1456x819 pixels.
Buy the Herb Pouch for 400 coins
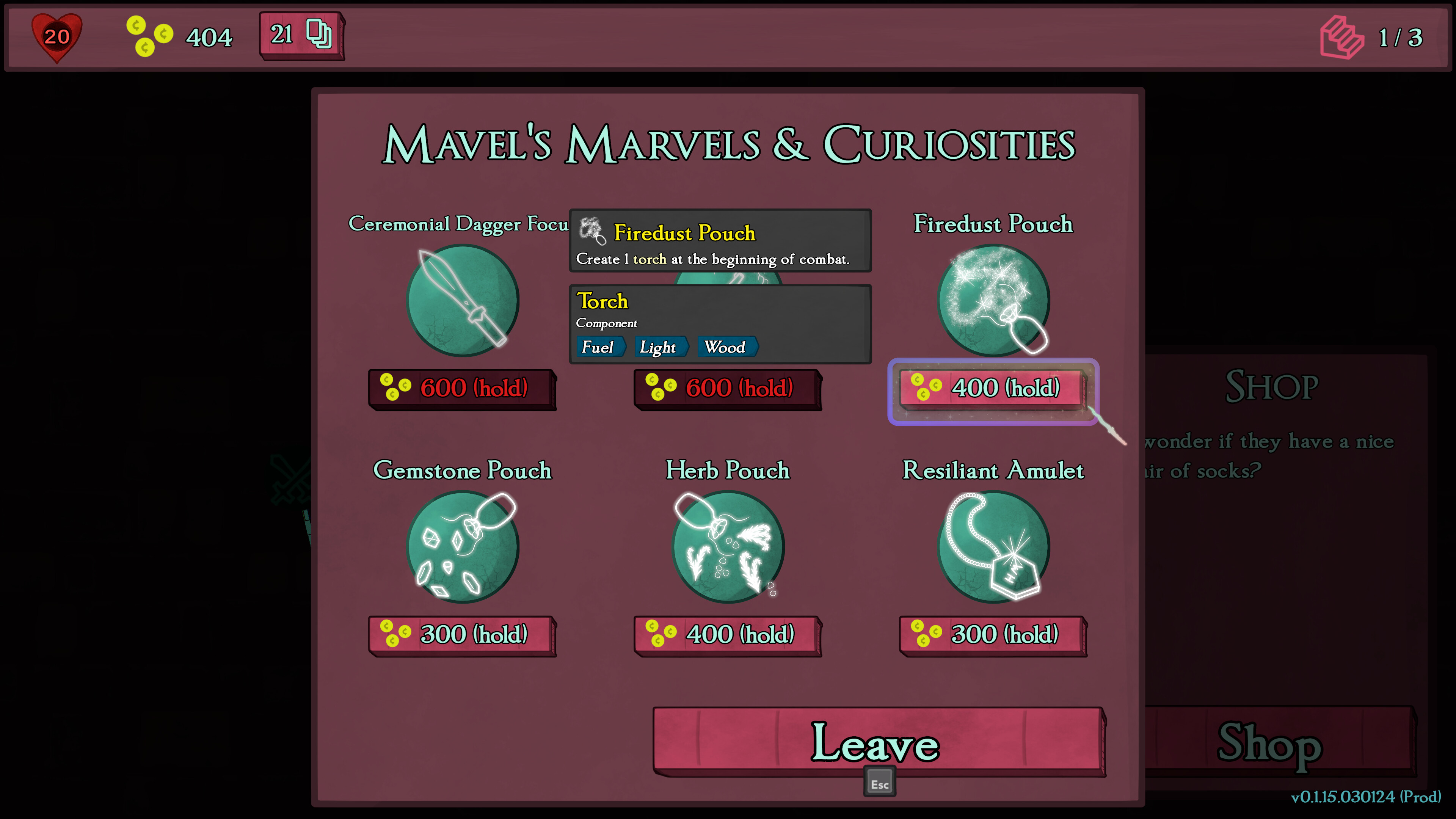click(x=728, y=634)
